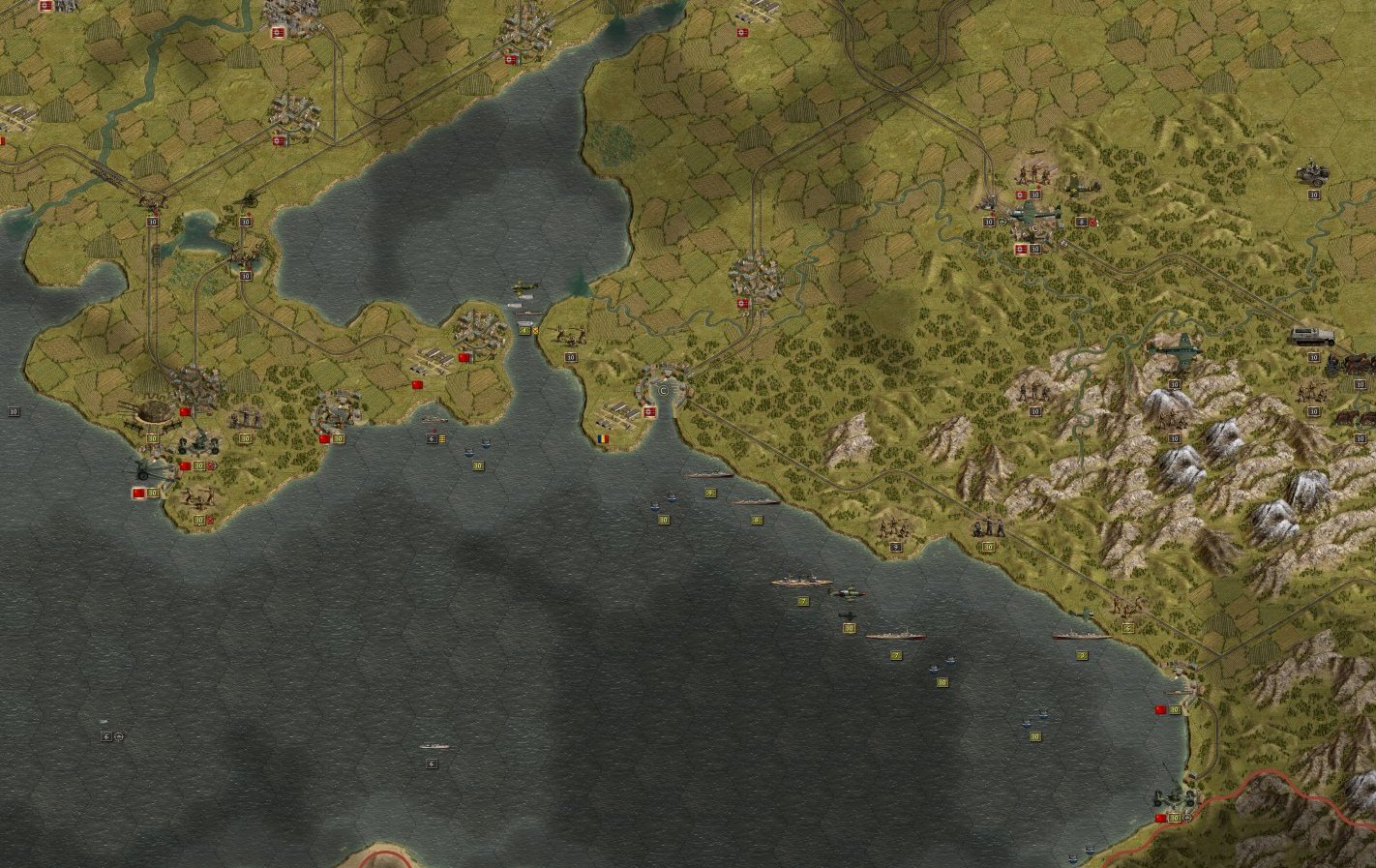Select the lone warship in the southwest sea

click(x=434, y=747)
